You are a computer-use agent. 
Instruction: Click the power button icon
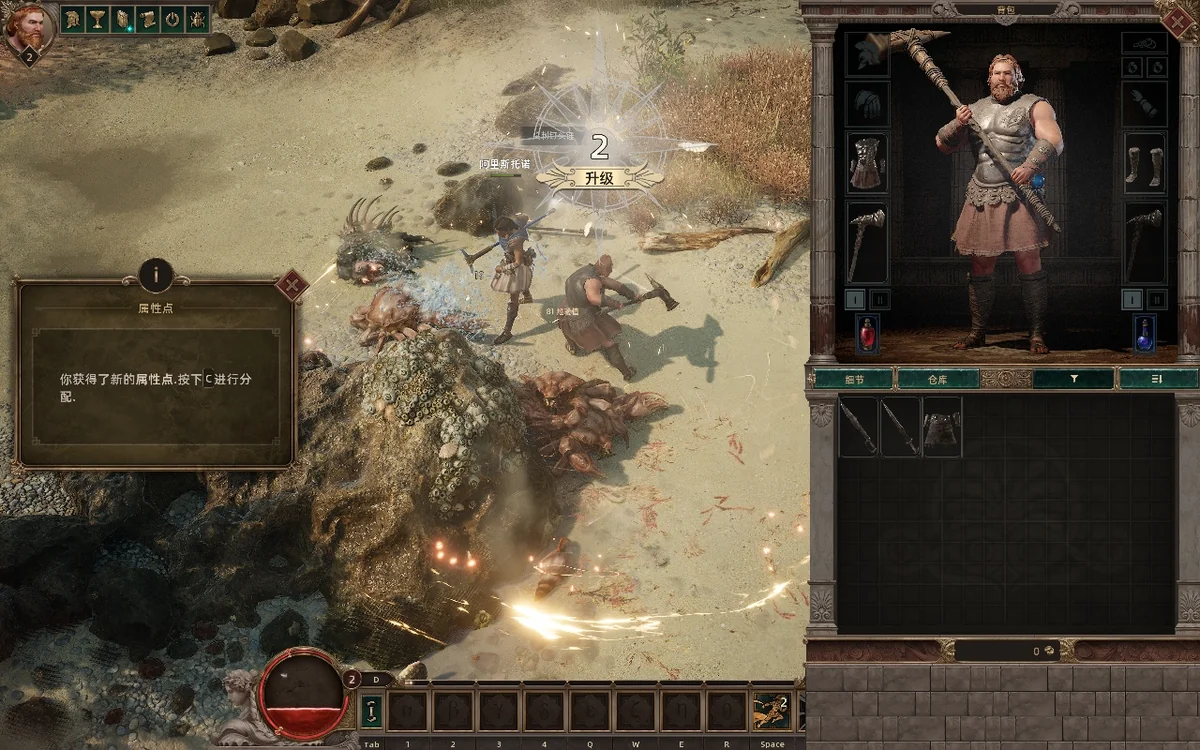(171, 19)
